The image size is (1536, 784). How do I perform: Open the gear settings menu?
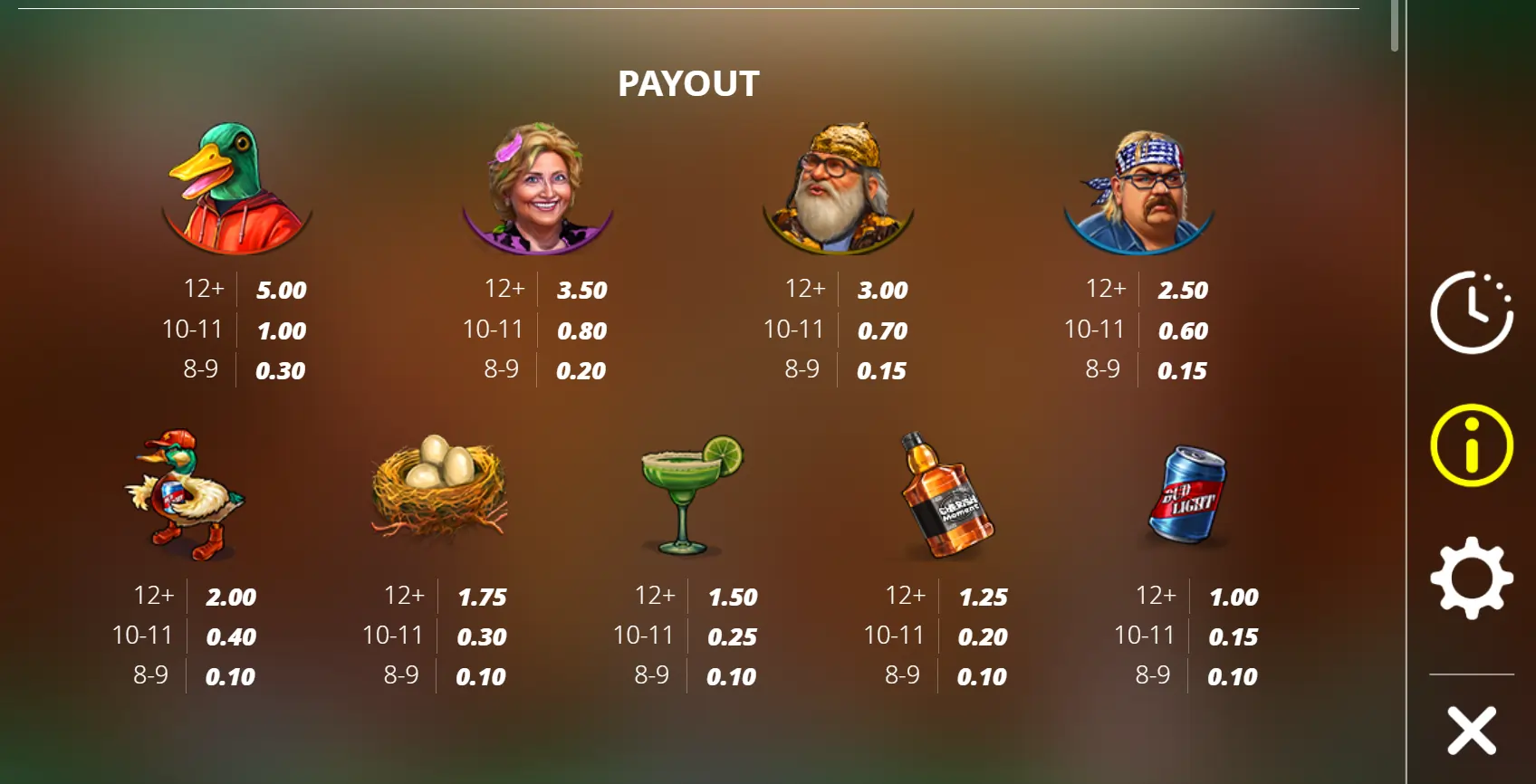pos(1471,578)
